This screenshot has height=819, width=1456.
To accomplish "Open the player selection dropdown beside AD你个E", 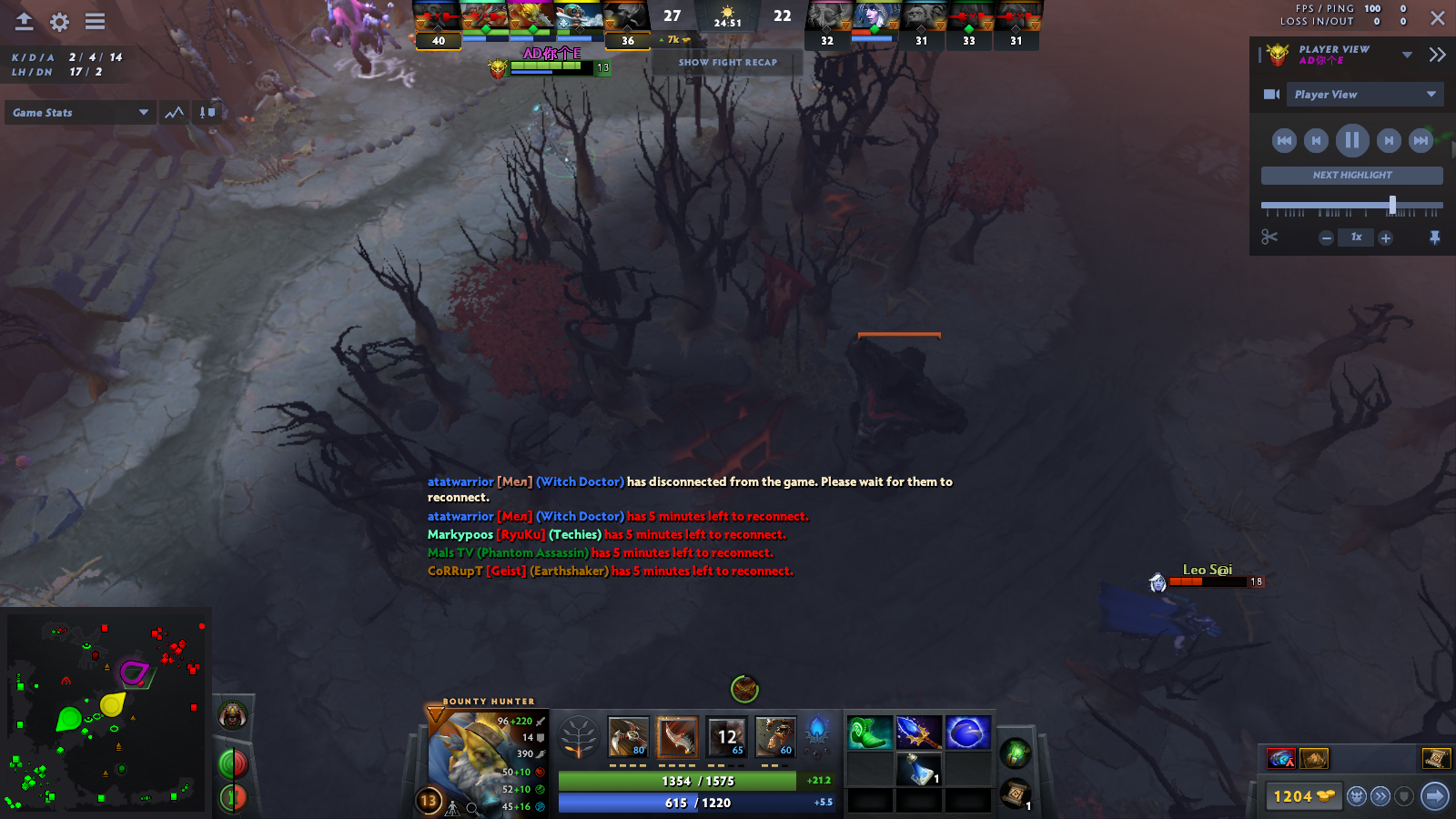I will click(1406, 54).
